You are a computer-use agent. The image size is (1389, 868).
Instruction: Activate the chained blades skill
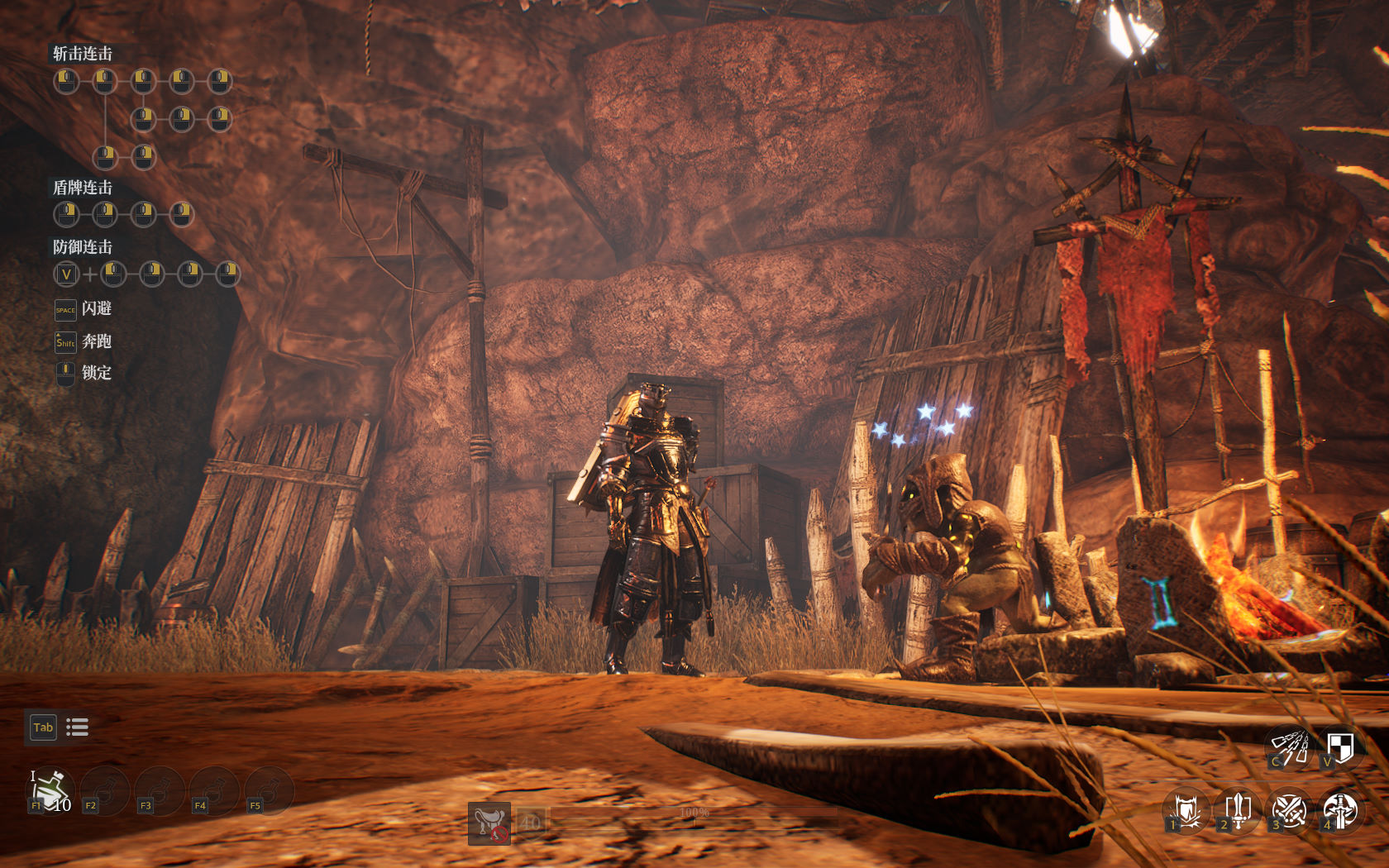click(1289, 747)
